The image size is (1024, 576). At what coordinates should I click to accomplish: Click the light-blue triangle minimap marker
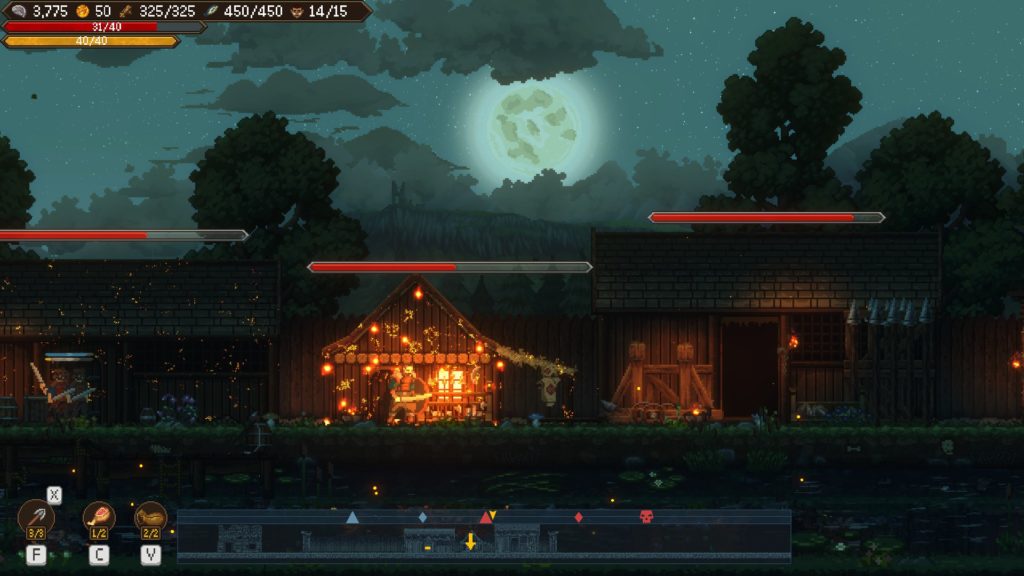click(x=352, y=517)
